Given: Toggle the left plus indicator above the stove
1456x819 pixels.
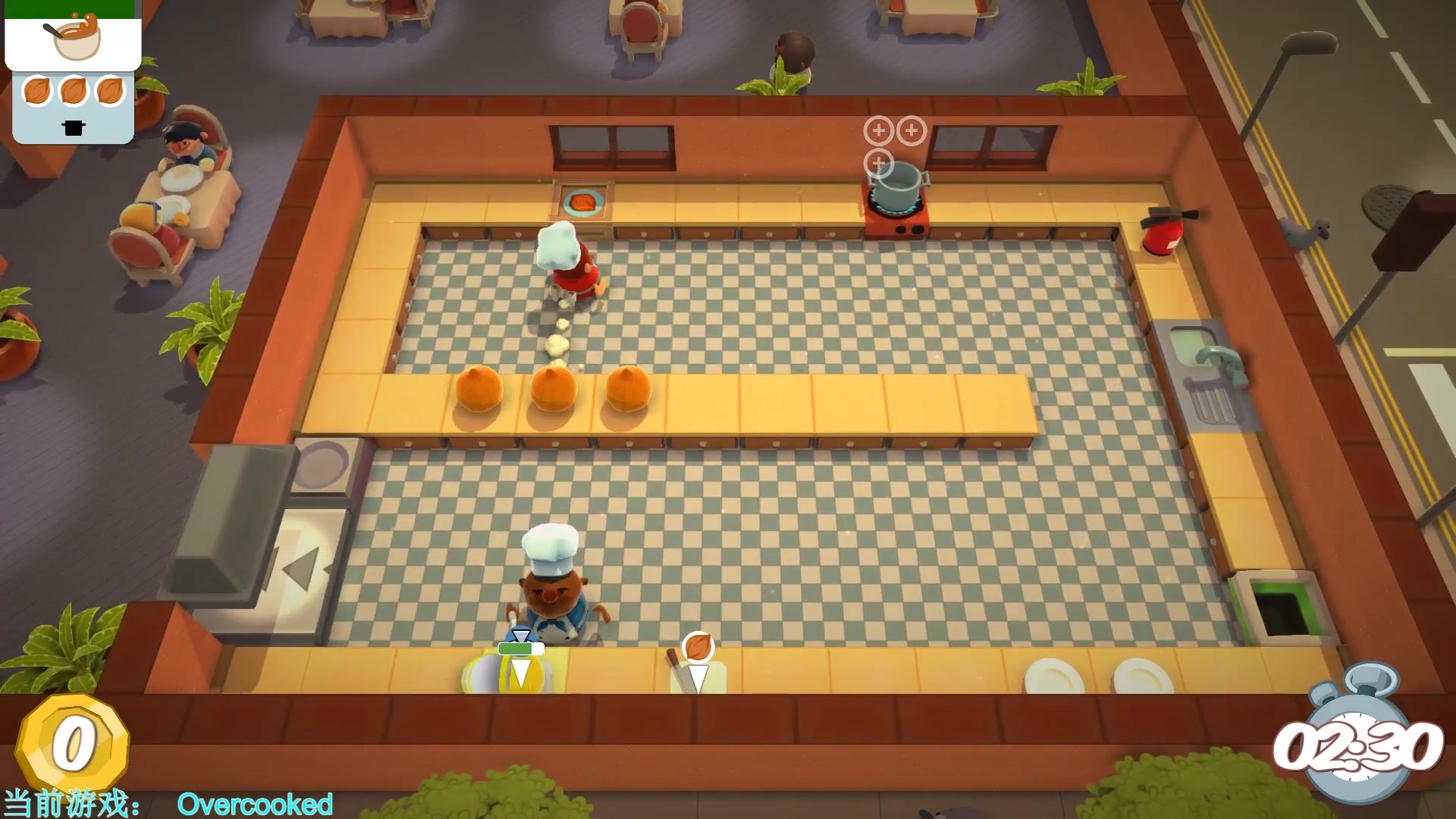Looking at the screenshot, I should click(x=878, y=130).
